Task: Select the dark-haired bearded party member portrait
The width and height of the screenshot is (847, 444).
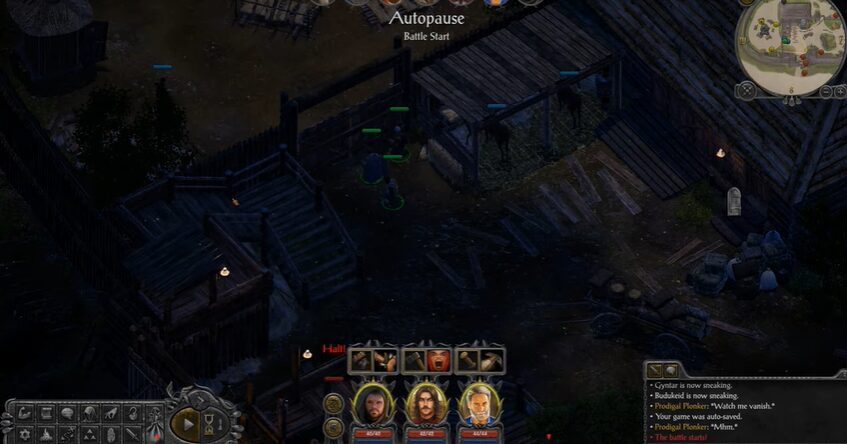Action: click(x=372, y=404)
